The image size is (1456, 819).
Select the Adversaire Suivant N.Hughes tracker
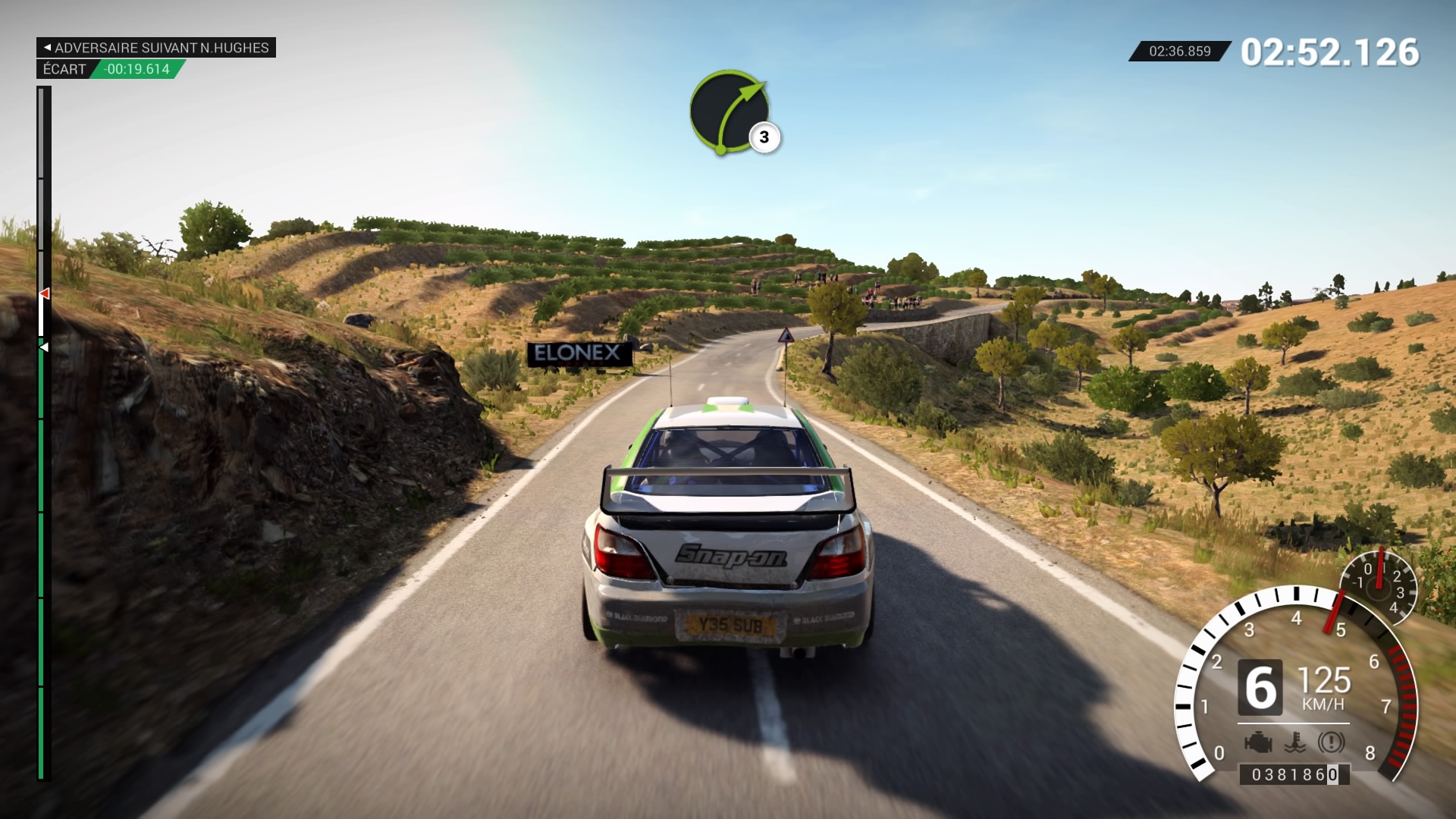pyautogui.click(x=156, y=48)
